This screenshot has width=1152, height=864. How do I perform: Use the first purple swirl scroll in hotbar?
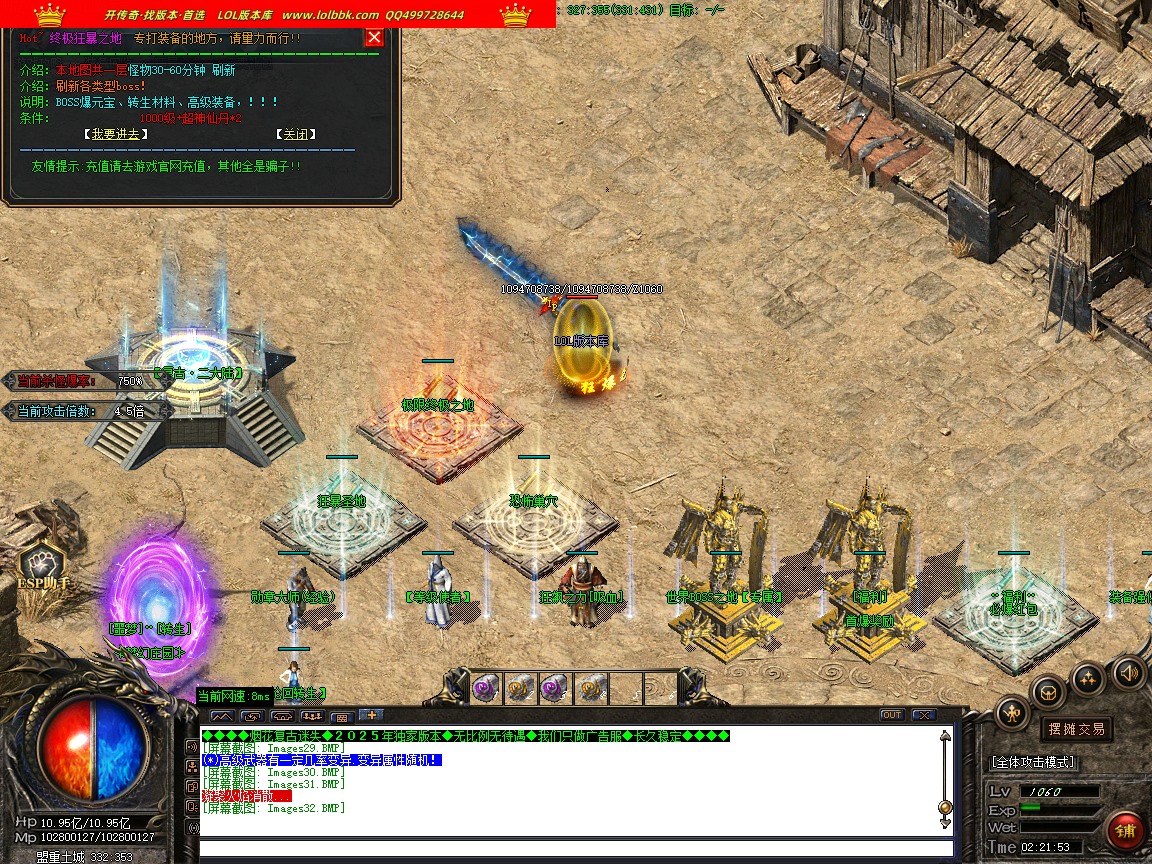pos(486,686)
